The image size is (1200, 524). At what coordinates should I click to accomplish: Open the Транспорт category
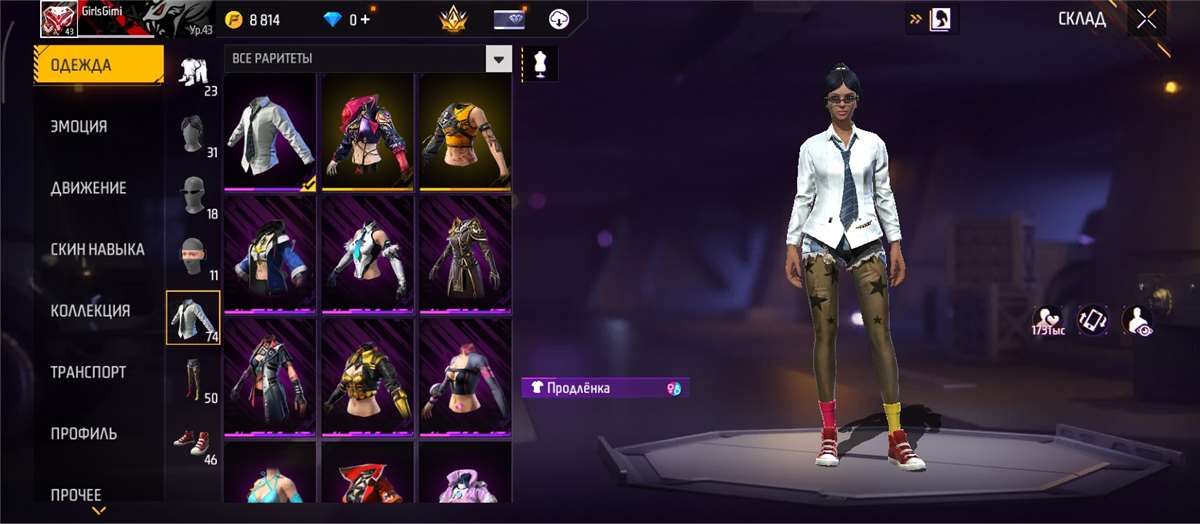point(88,372)
